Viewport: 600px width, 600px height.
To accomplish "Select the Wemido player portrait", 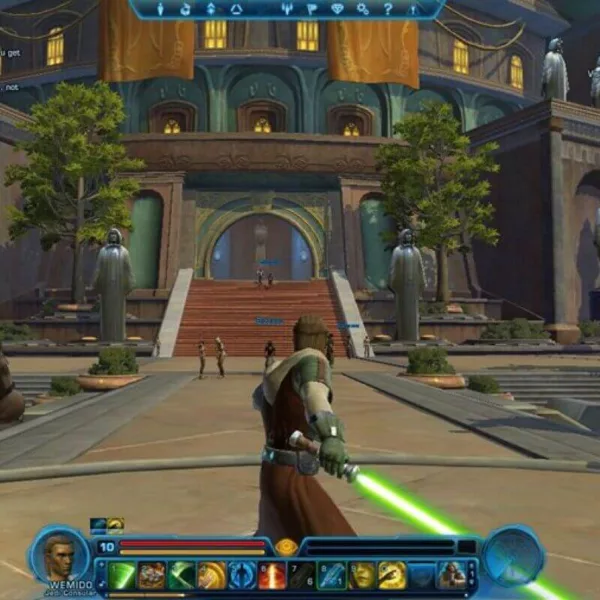I will (x=59, y=556).
